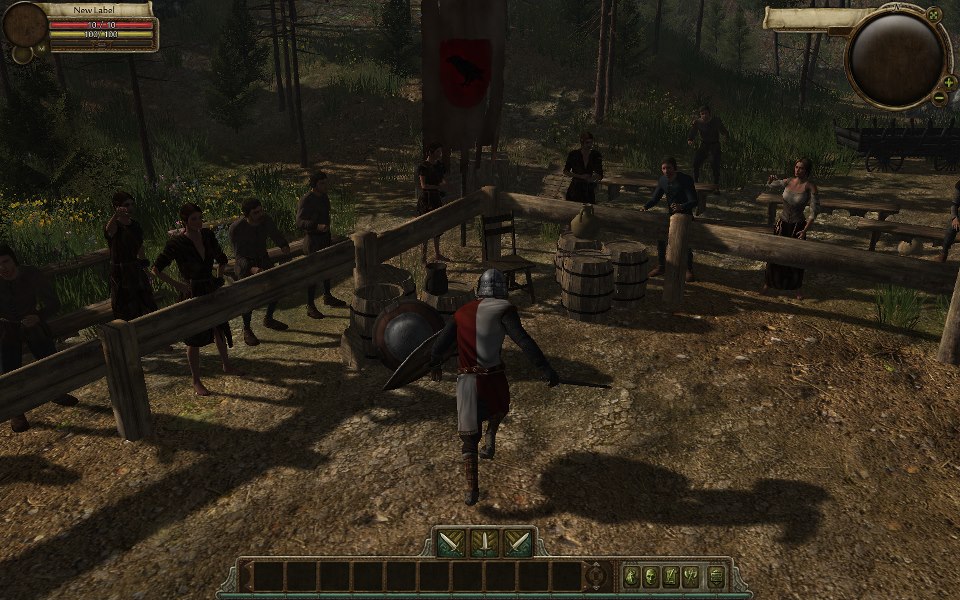Select the upright sword attack stance icon
Viewport: 960px width, 600px height.
point(484,543)
